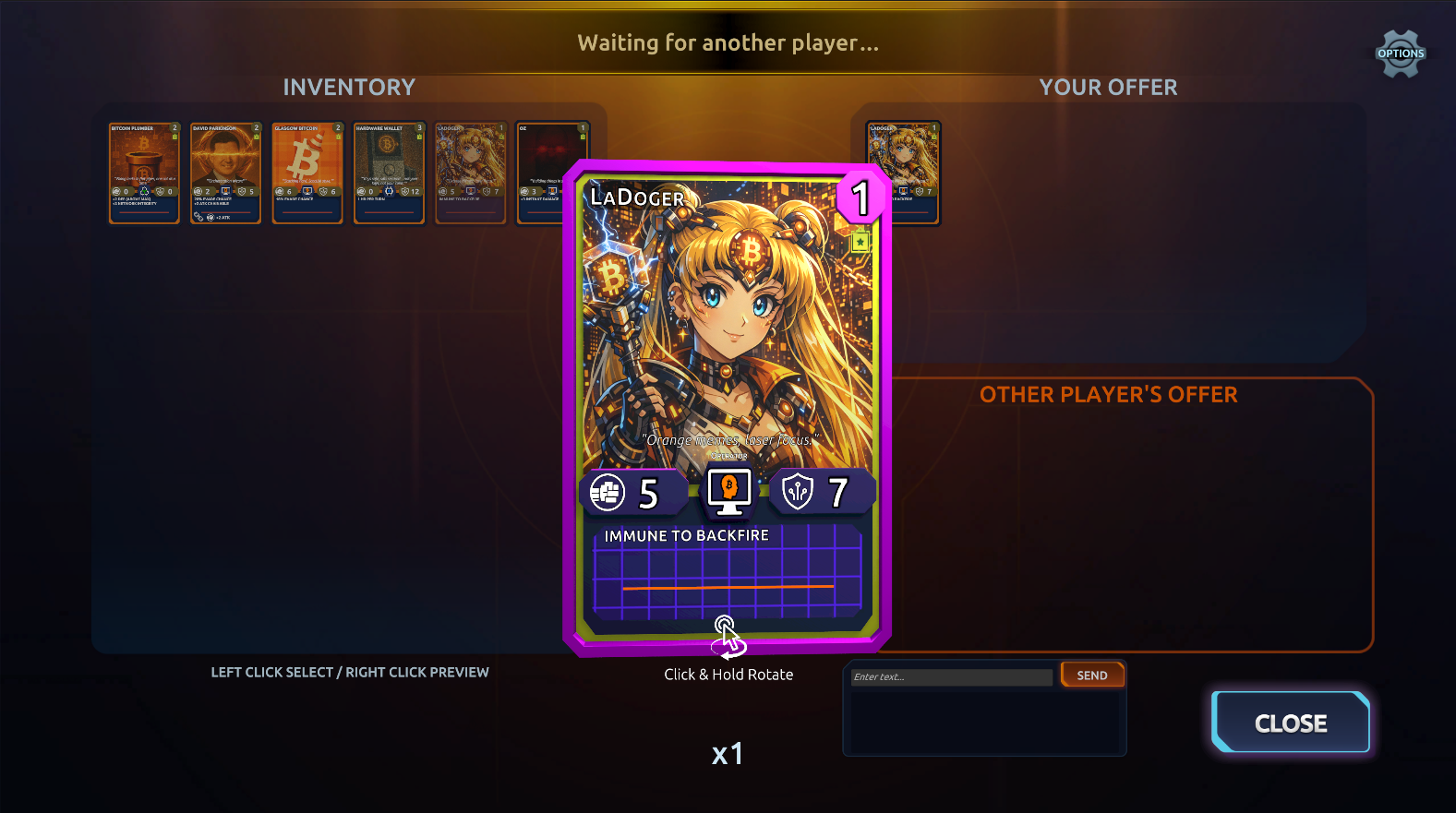Click the hexagon gear icon on Hardware Wallet card
Screen dimensions: 1456x813
pos(390,192)
